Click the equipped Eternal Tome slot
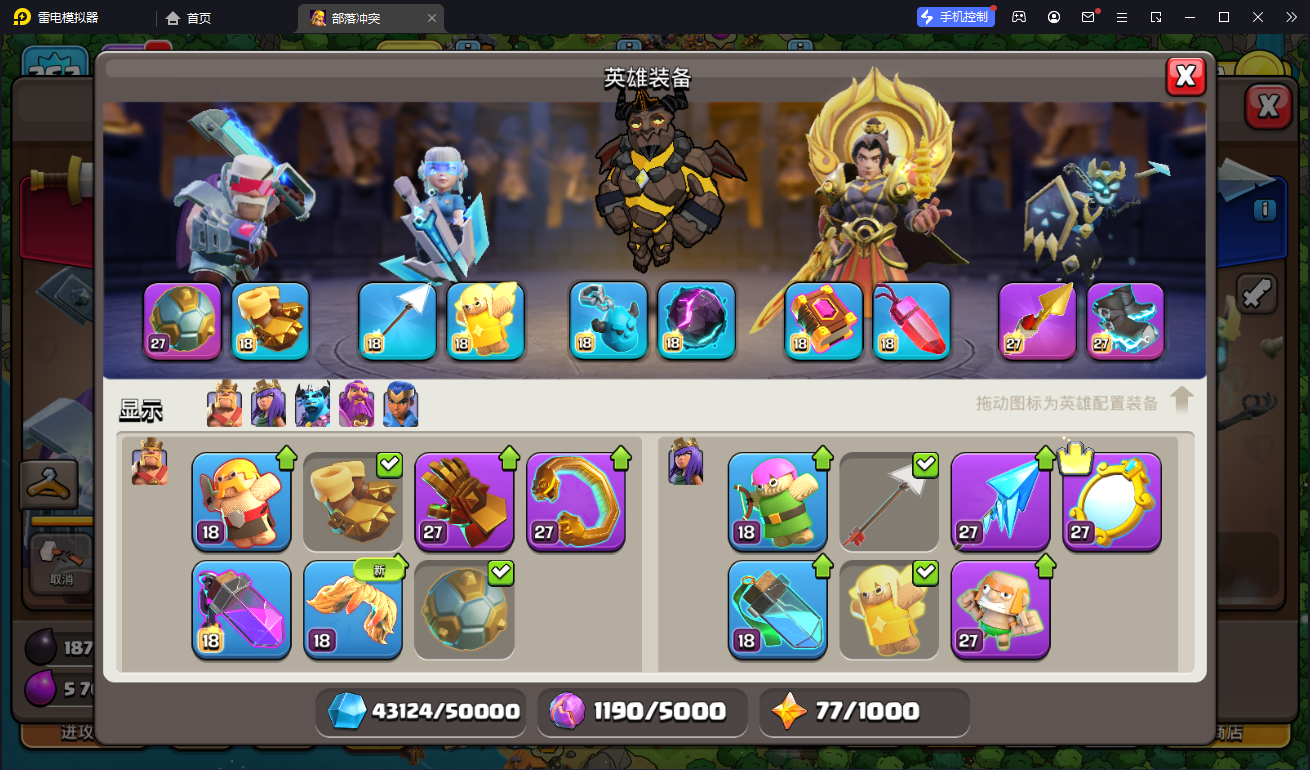 823,320
